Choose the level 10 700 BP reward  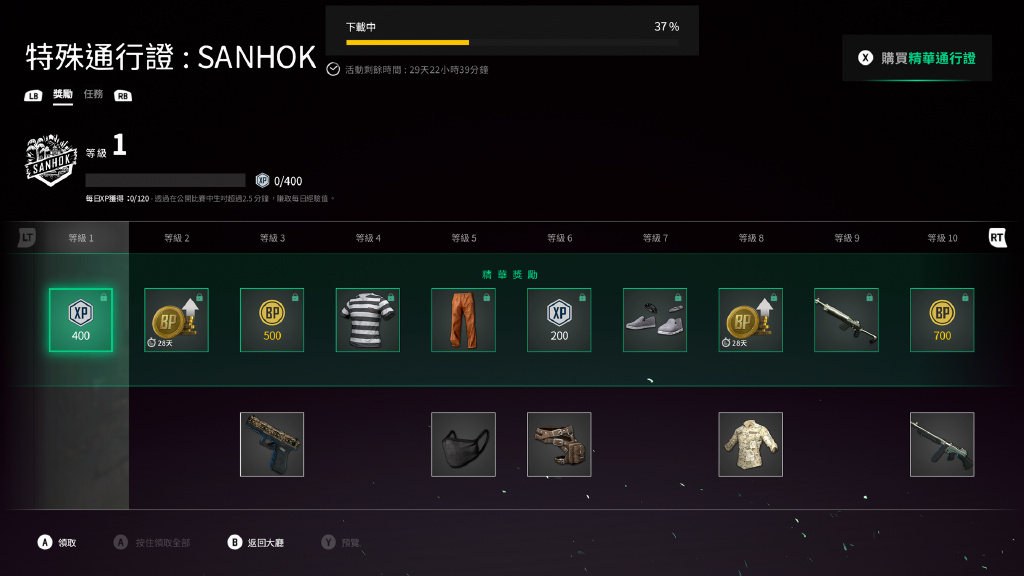click(942, 320)
